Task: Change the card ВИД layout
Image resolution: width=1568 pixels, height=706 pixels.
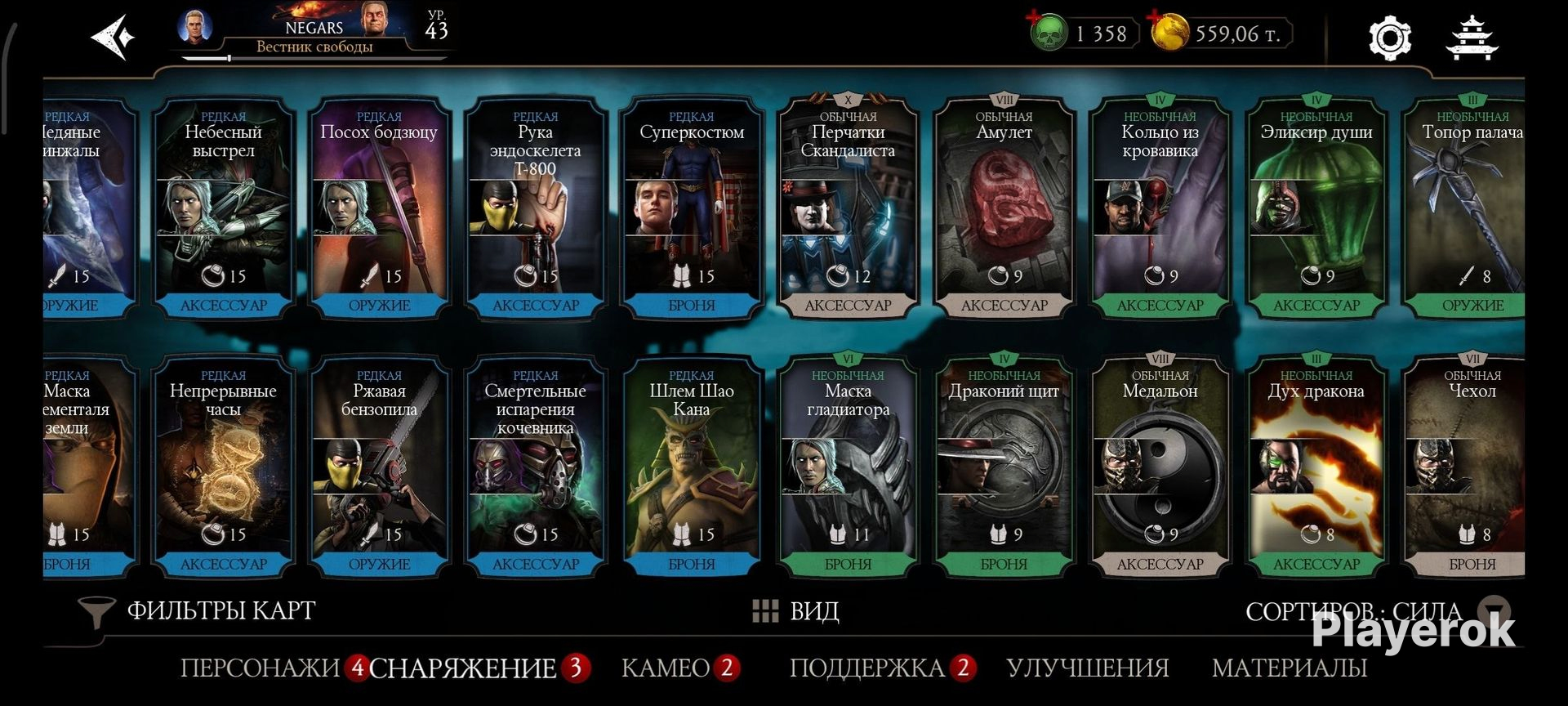Action: coord(795,610)
